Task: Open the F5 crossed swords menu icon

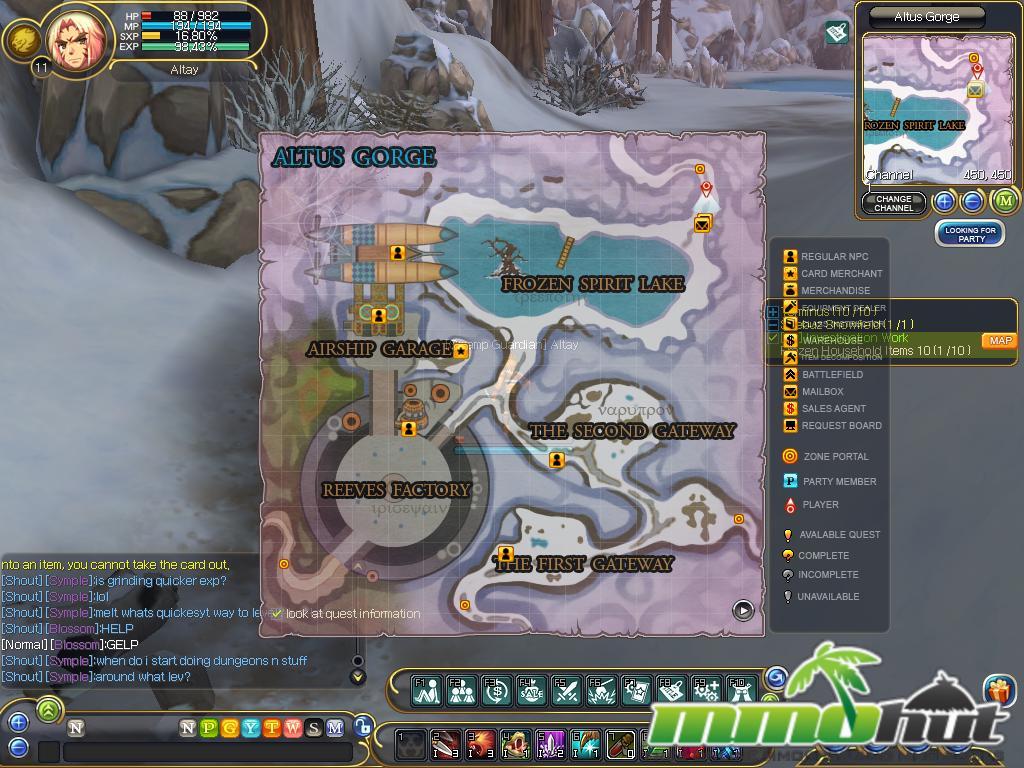Action: [x=566, y=690]
